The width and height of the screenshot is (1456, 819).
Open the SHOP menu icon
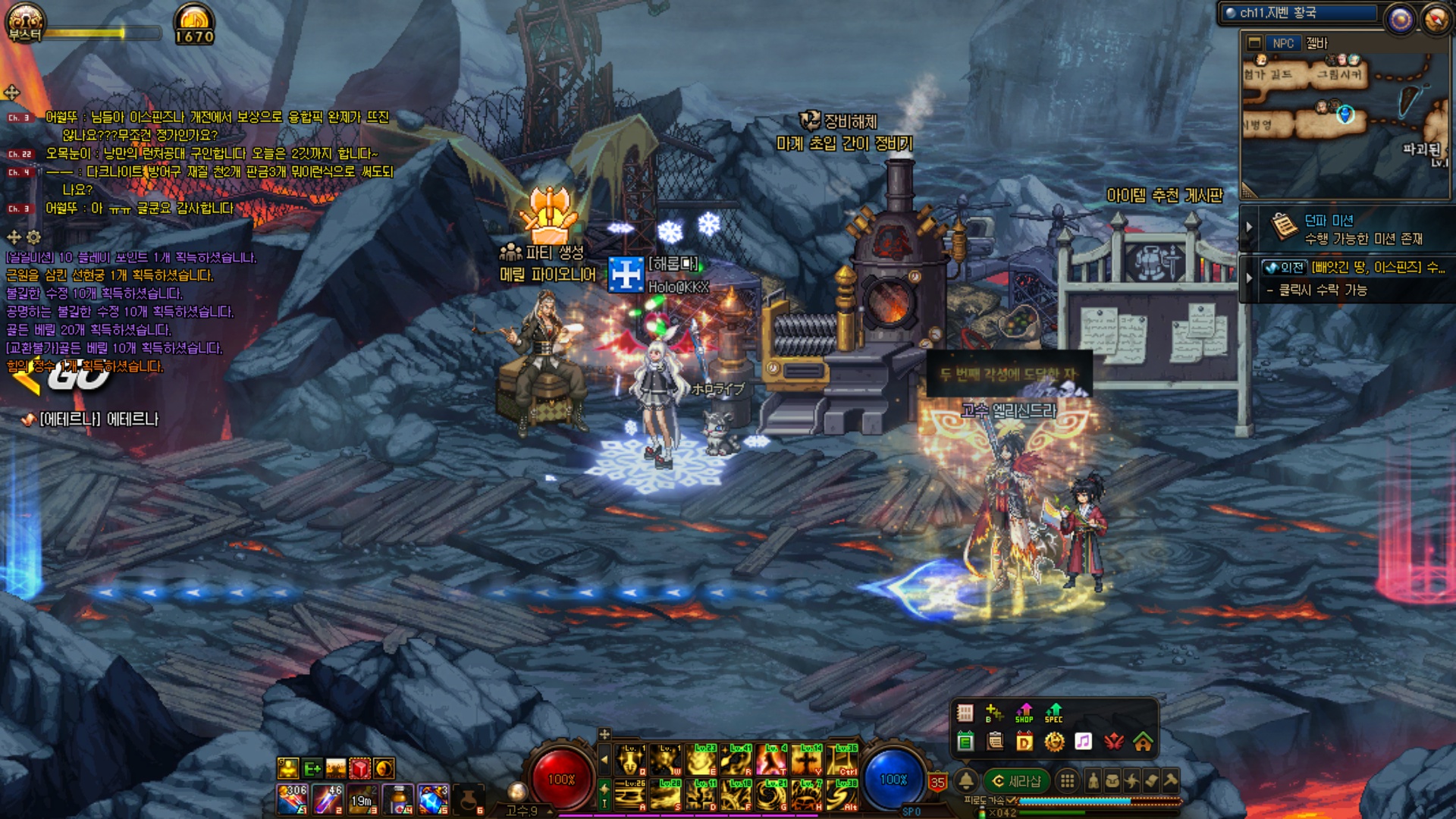pyautogui.click(x=1024, y=713)
